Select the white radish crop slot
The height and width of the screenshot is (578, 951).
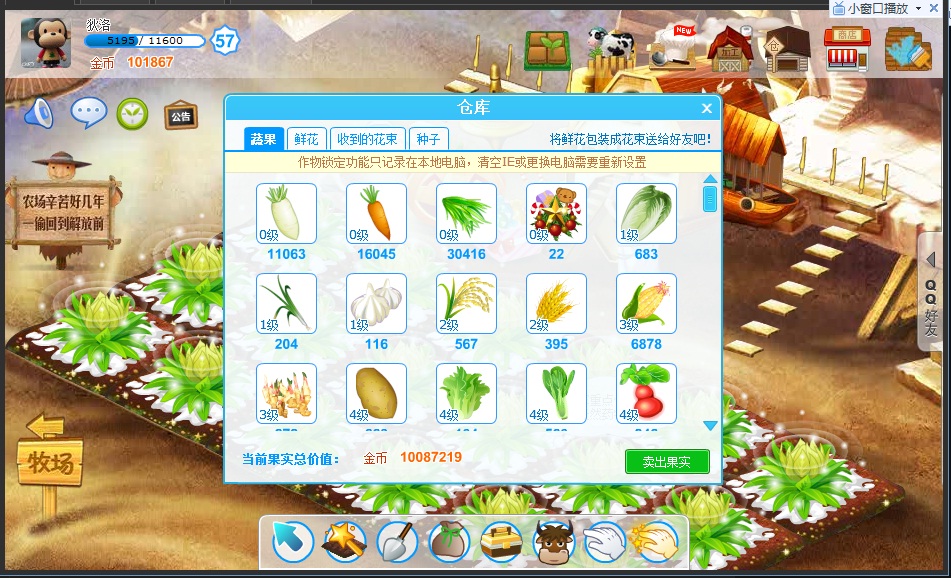[x=286, y=213]
